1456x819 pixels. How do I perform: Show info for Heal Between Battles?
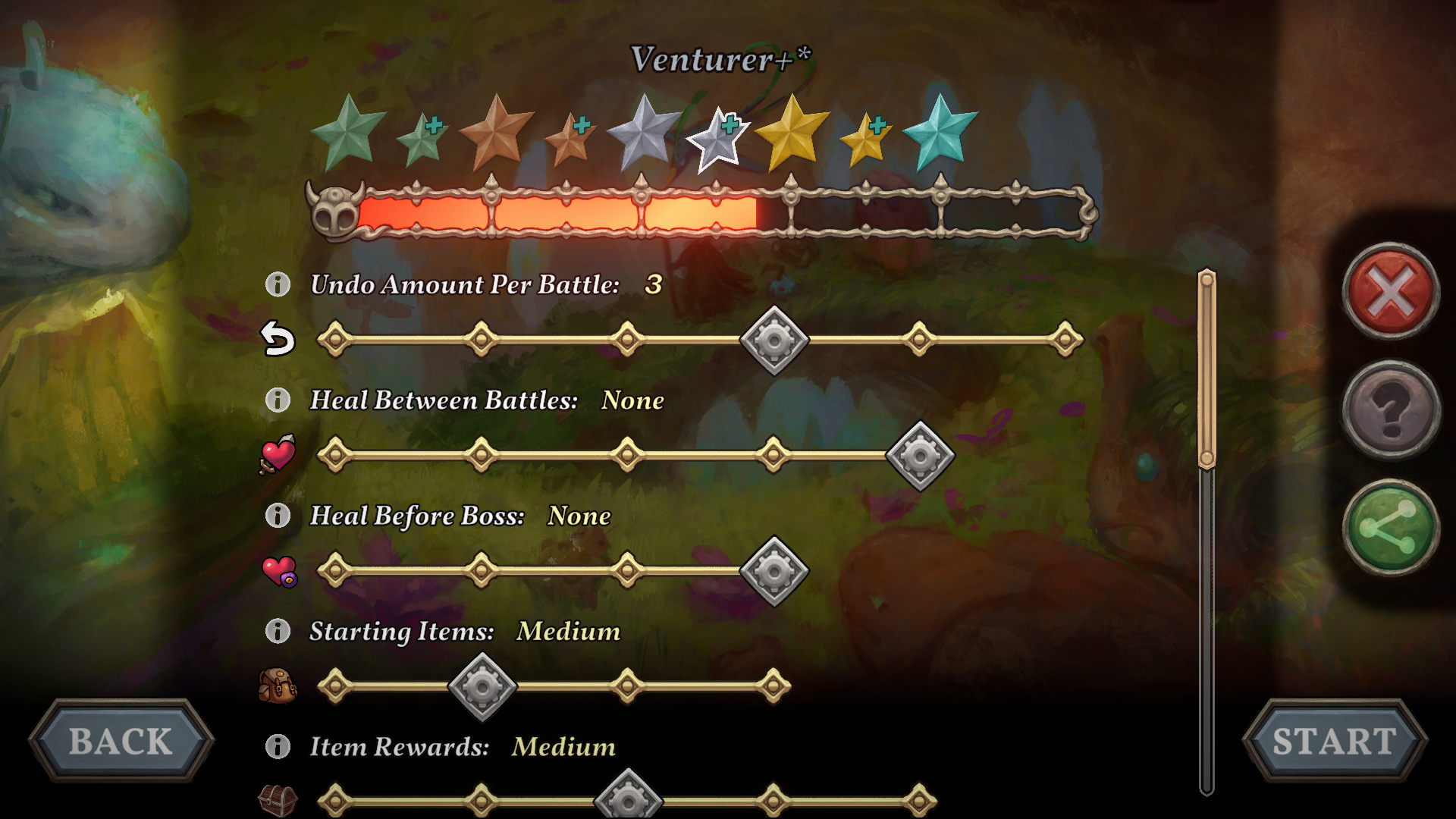coord(278,400)
